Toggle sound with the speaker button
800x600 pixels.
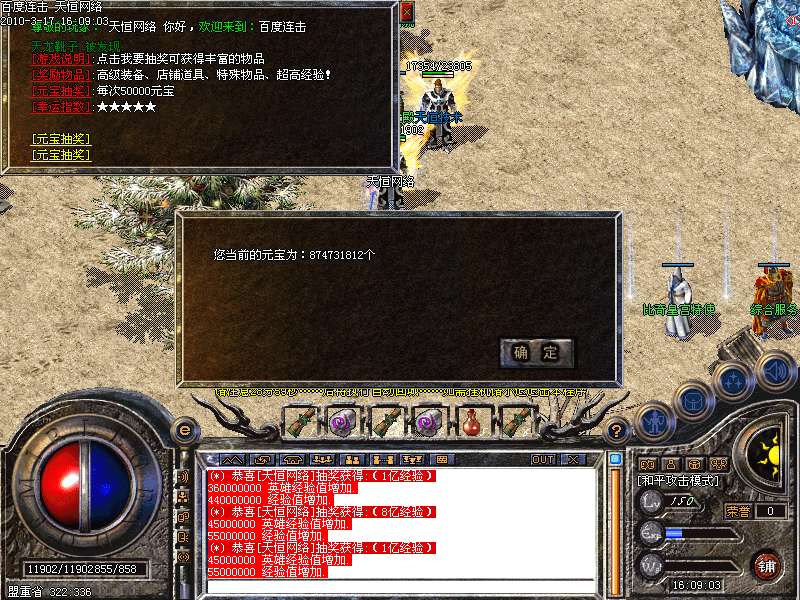click(774, 372)
